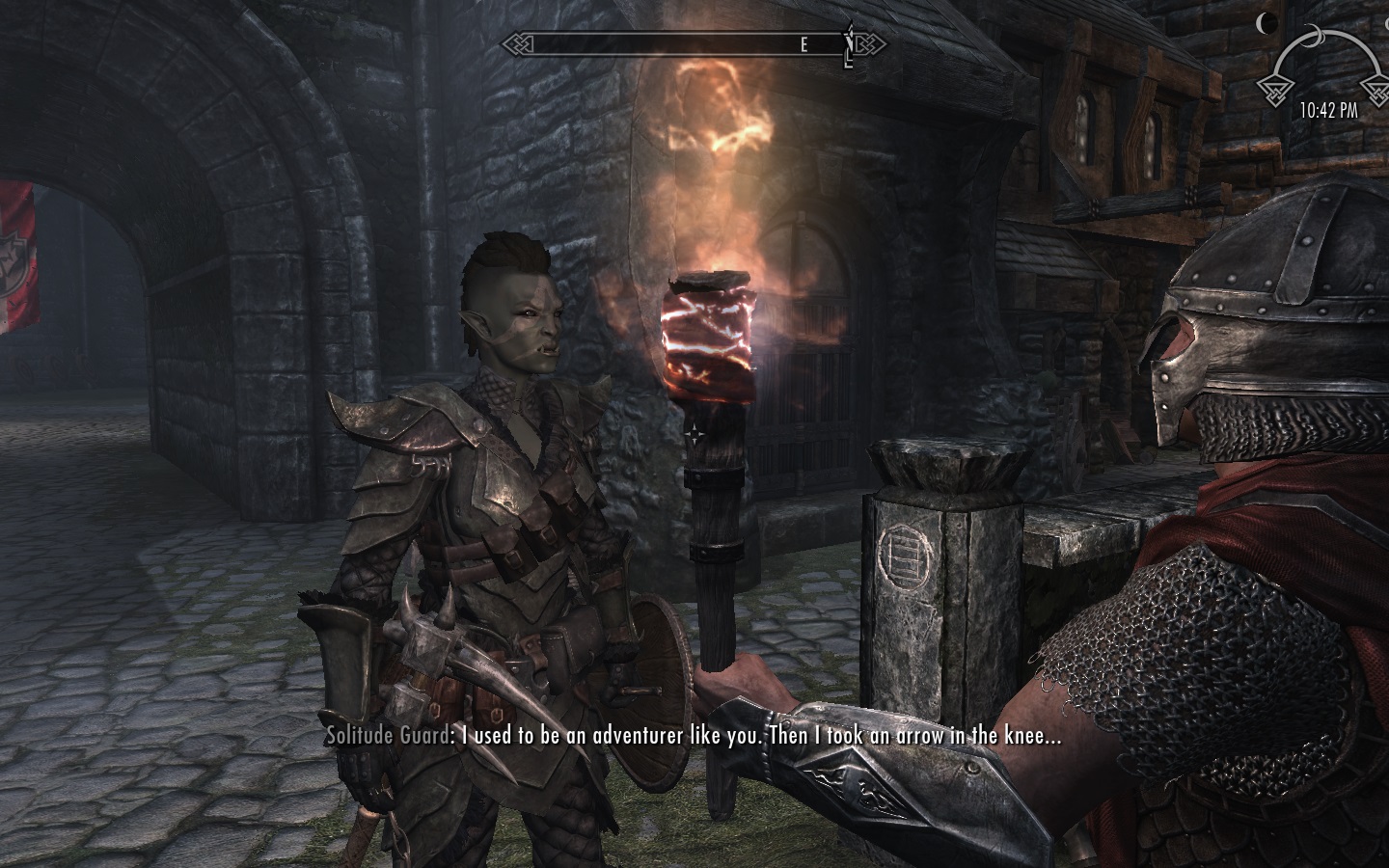
Task: Select the right knot ornament of the compass bar
Action: 873,42
